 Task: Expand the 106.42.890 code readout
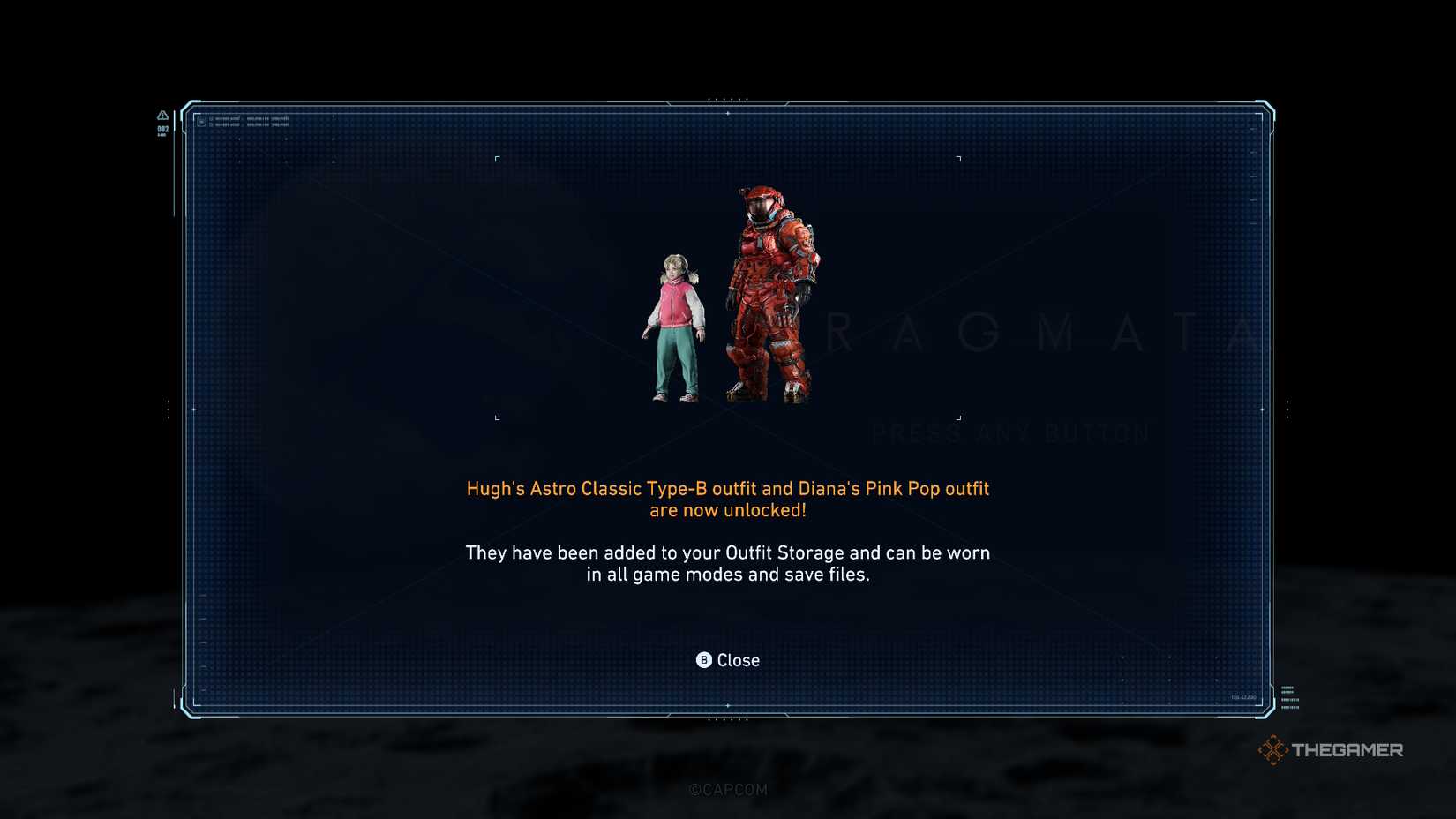(1243, 696)
